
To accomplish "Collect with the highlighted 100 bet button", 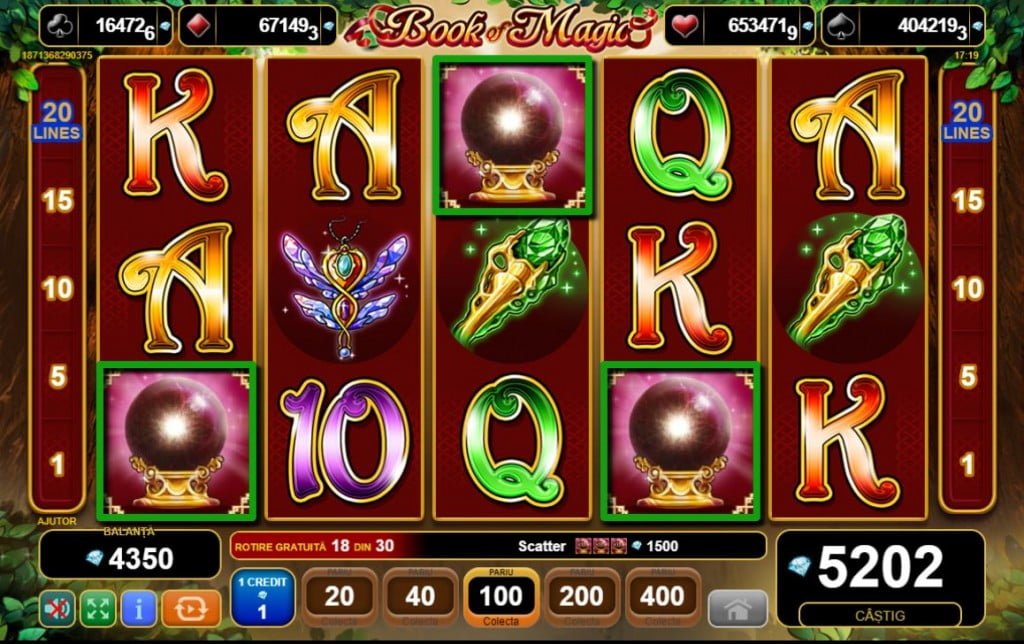I will 501,597.
